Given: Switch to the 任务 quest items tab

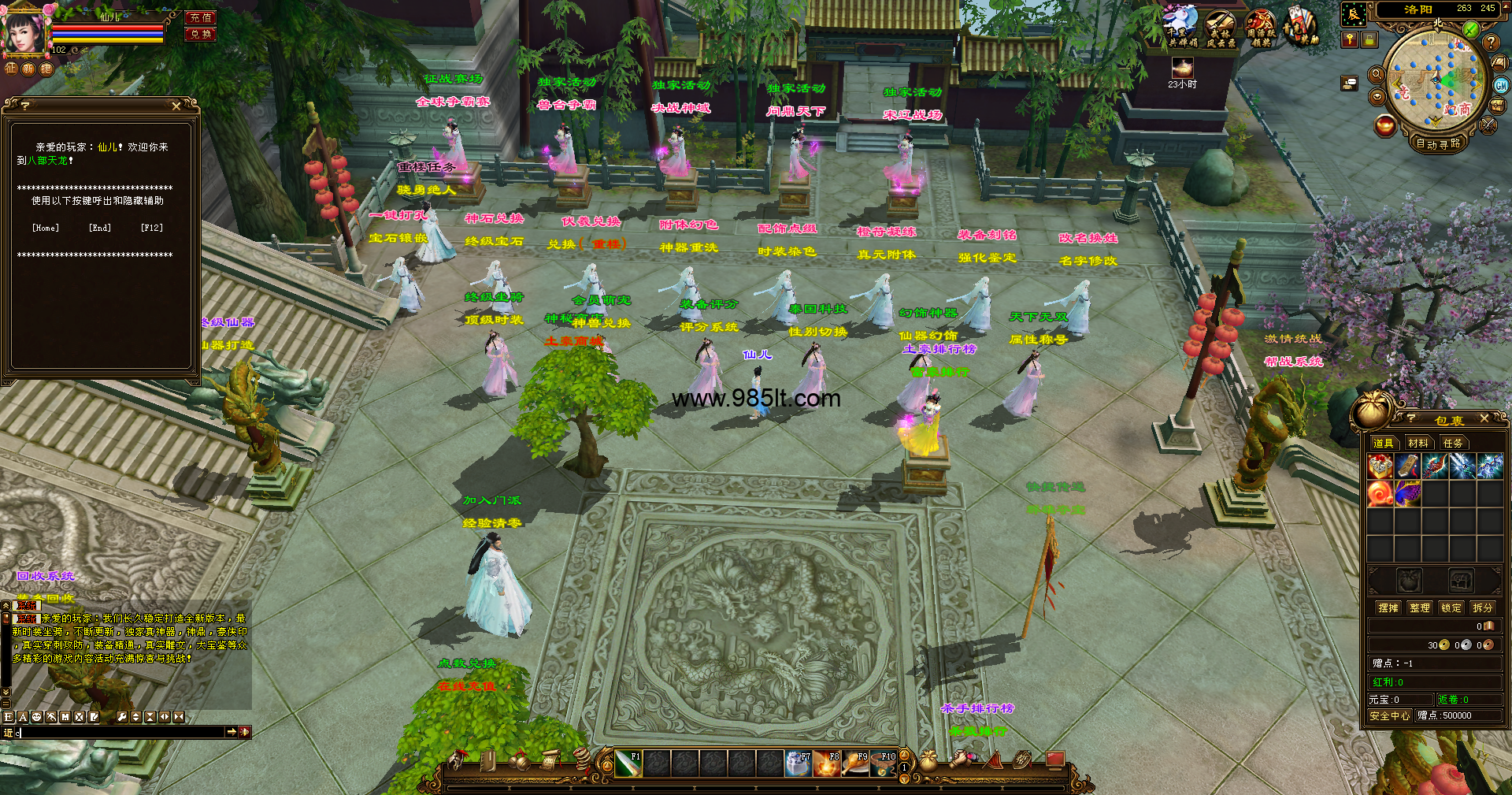Looking at the screenshot, I should 1452,443.
